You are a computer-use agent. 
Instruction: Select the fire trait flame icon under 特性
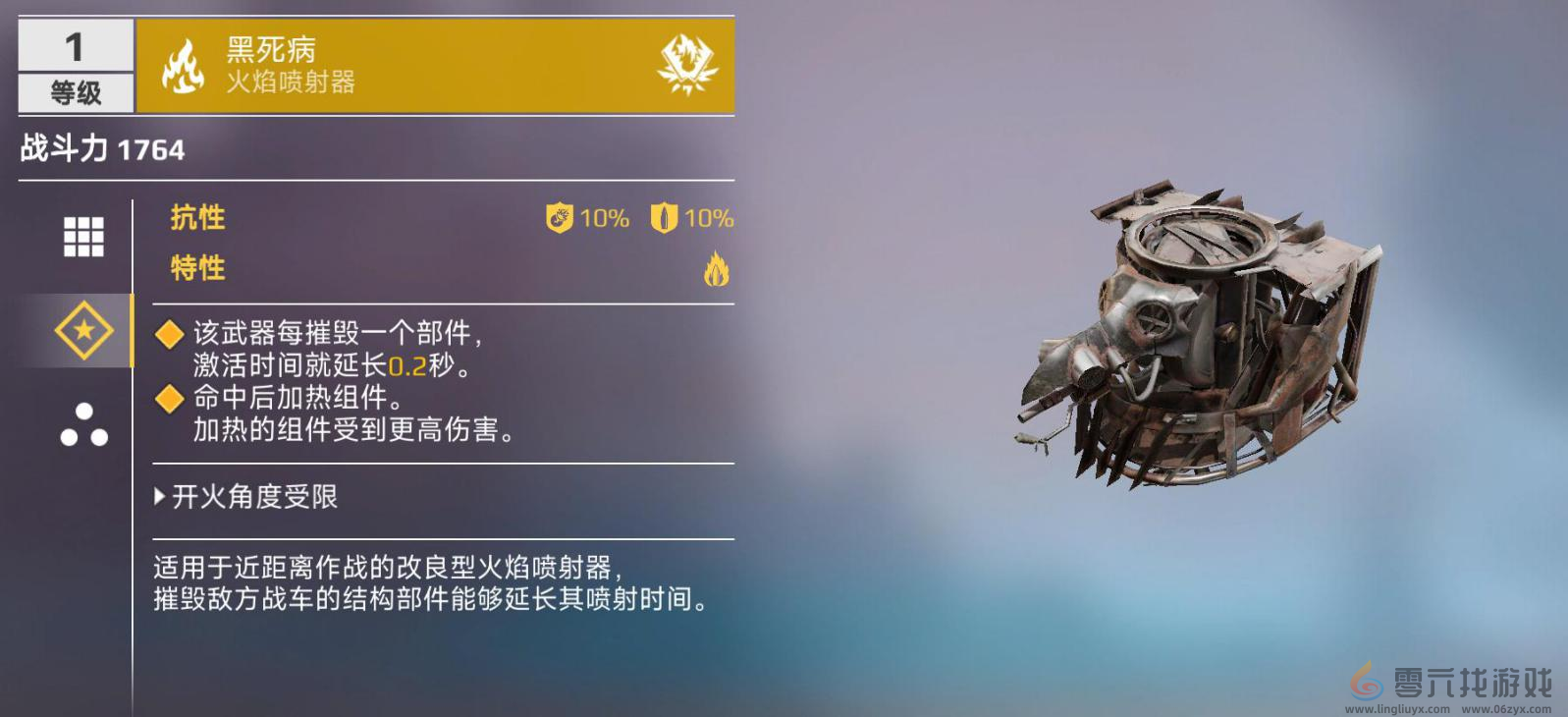tap(720, 269)
